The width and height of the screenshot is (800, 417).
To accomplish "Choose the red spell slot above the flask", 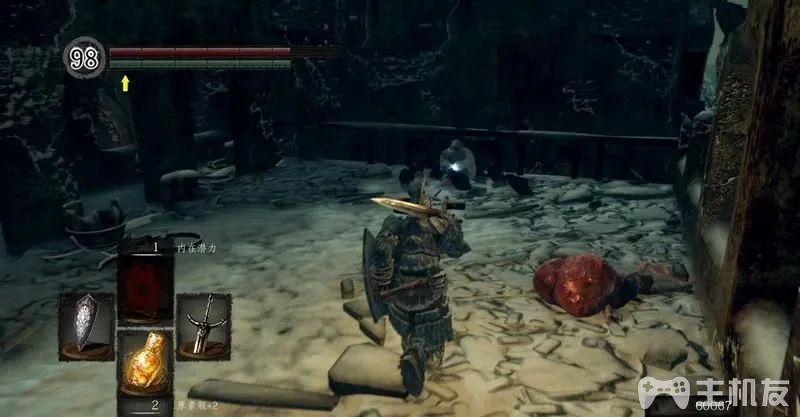I will point(145,287).
